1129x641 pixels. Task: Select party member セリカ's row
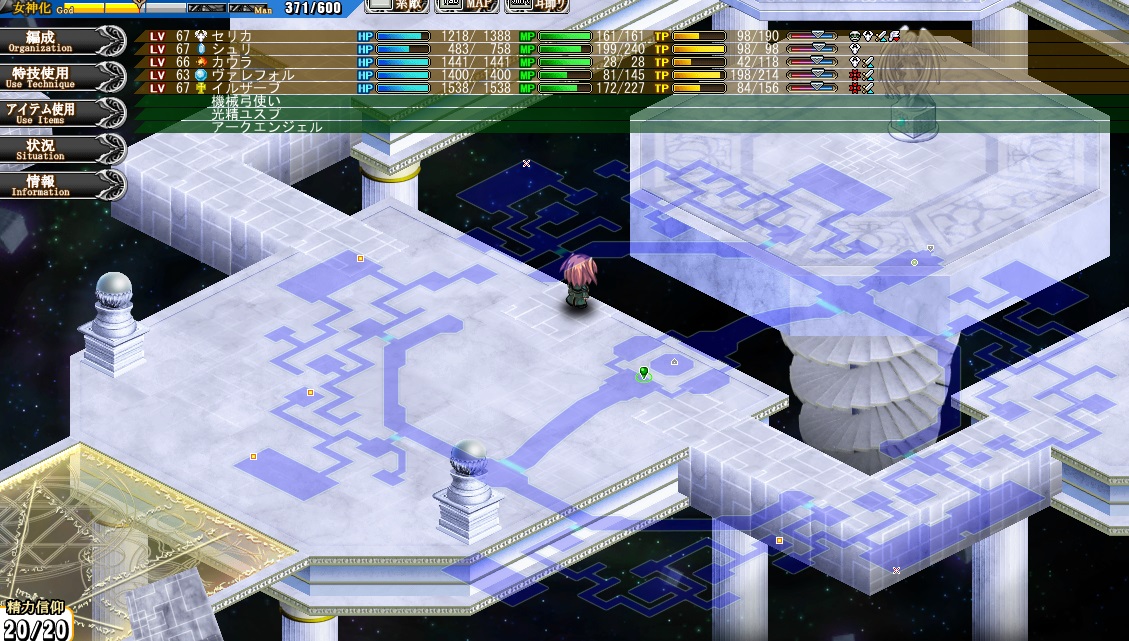pos(232,36)
